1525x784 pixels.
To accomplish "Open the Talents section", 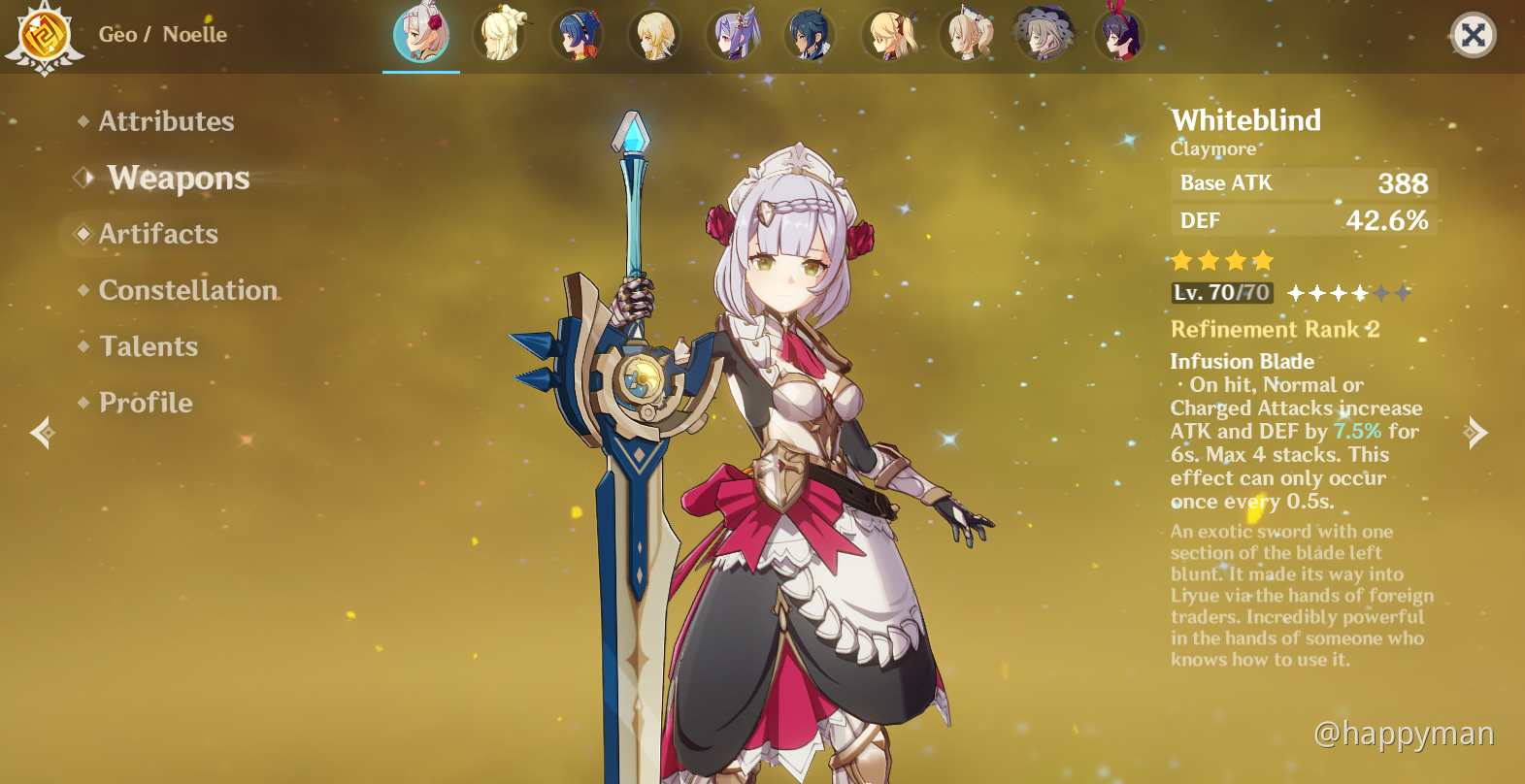I will [x=148, y=346].
